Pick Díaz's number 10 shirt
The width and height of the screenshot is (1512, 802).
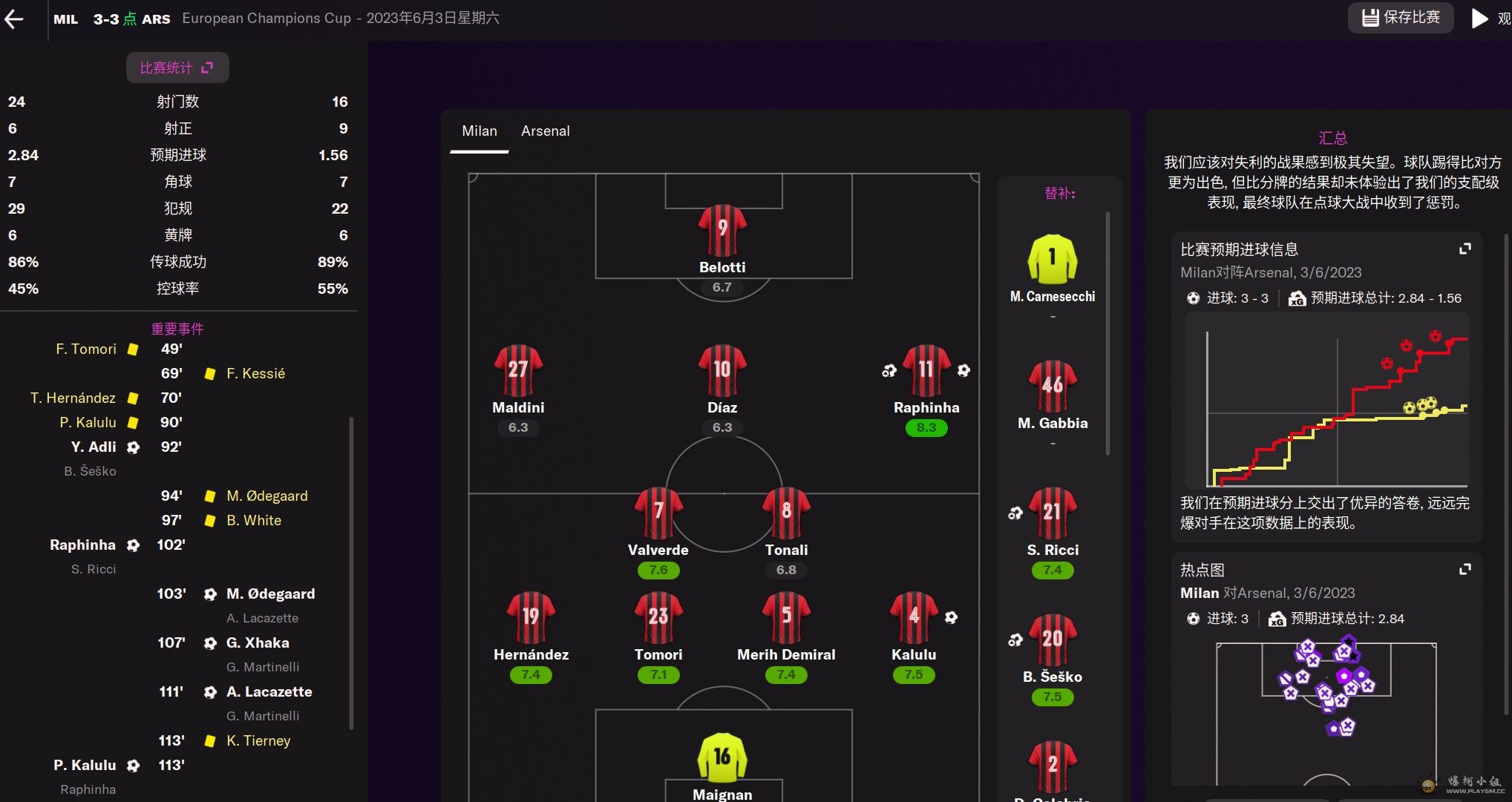pyautogui.click(x=721, y=370)
